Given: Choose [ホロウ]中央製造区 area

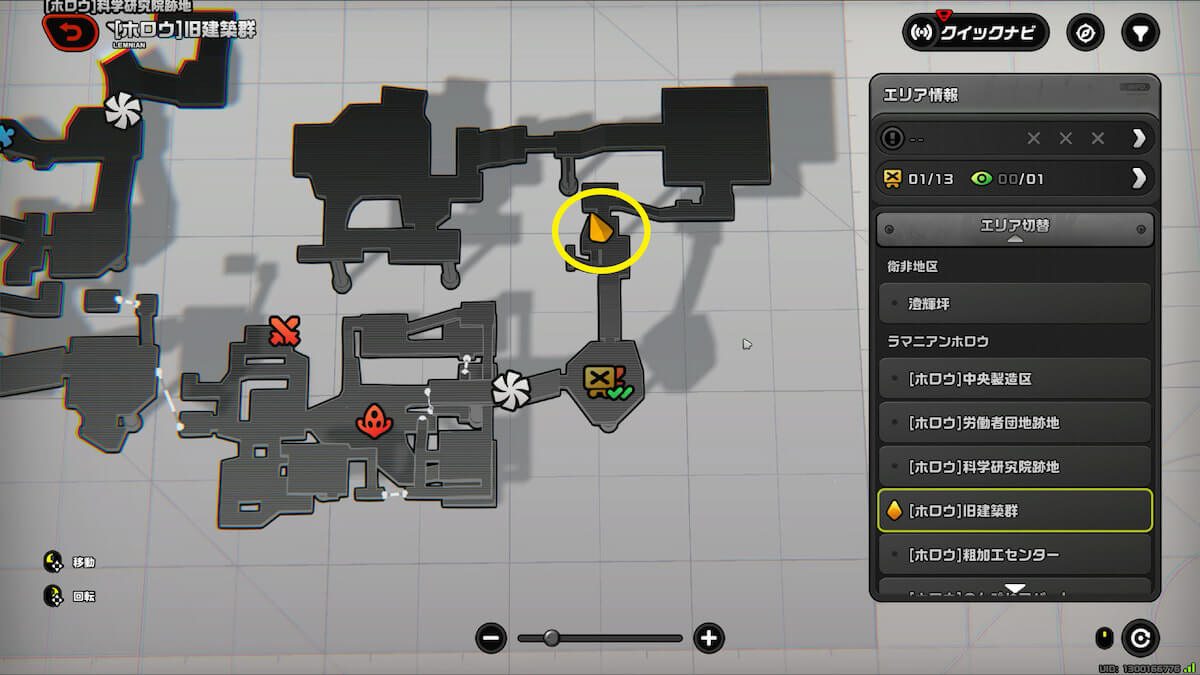Looking at the screenshot, I should pyautogui.click(x=1014, y=379).
